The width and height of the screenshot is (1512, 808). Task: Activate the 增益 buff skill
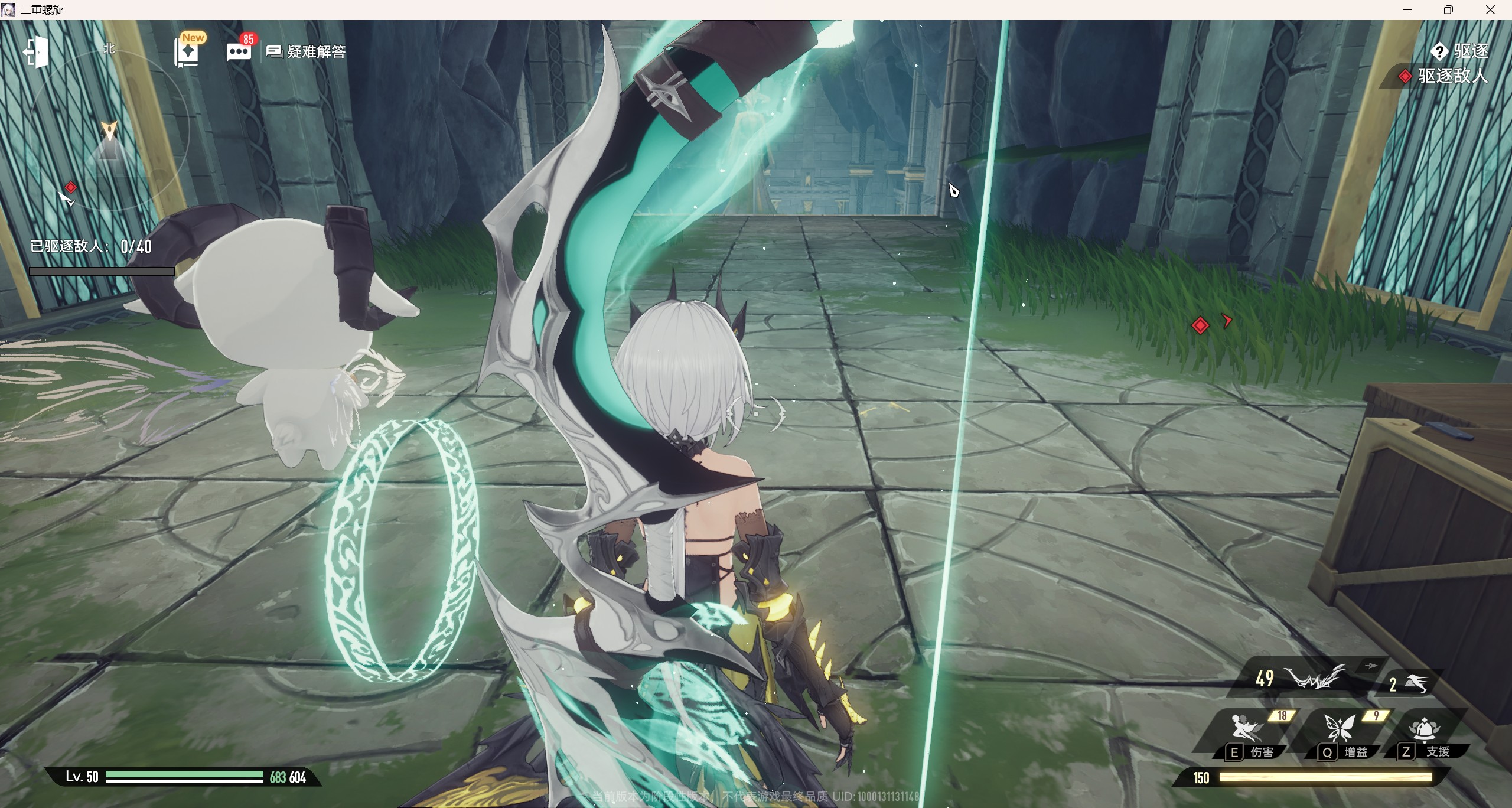(x=1340, y=730)
